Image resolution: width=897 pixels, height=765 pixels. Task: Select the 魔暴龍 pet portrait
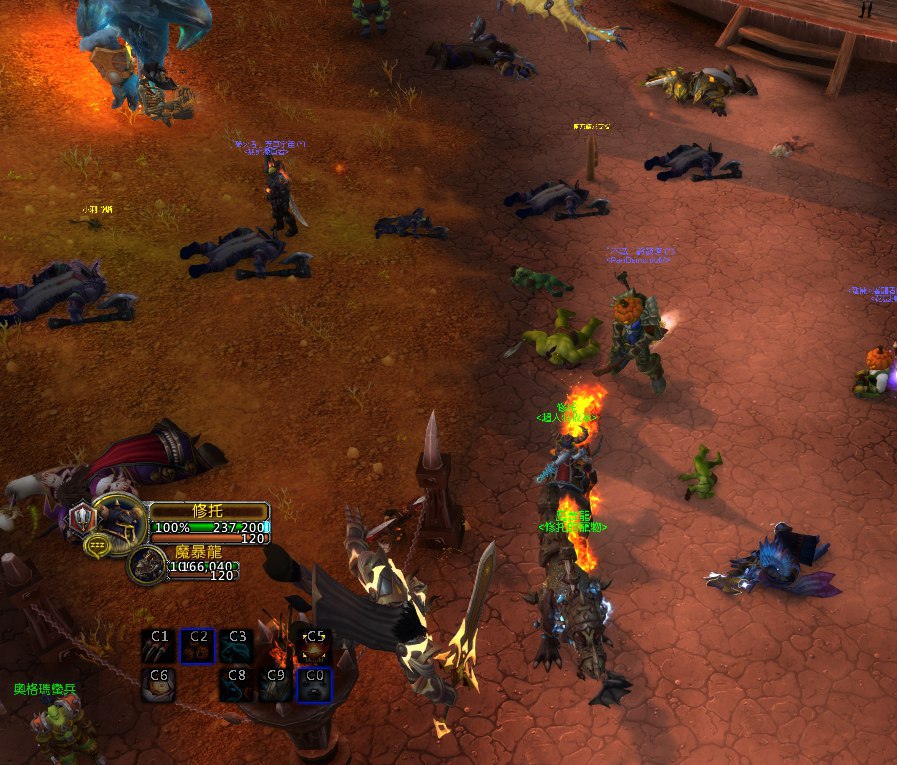coord(148,565)
